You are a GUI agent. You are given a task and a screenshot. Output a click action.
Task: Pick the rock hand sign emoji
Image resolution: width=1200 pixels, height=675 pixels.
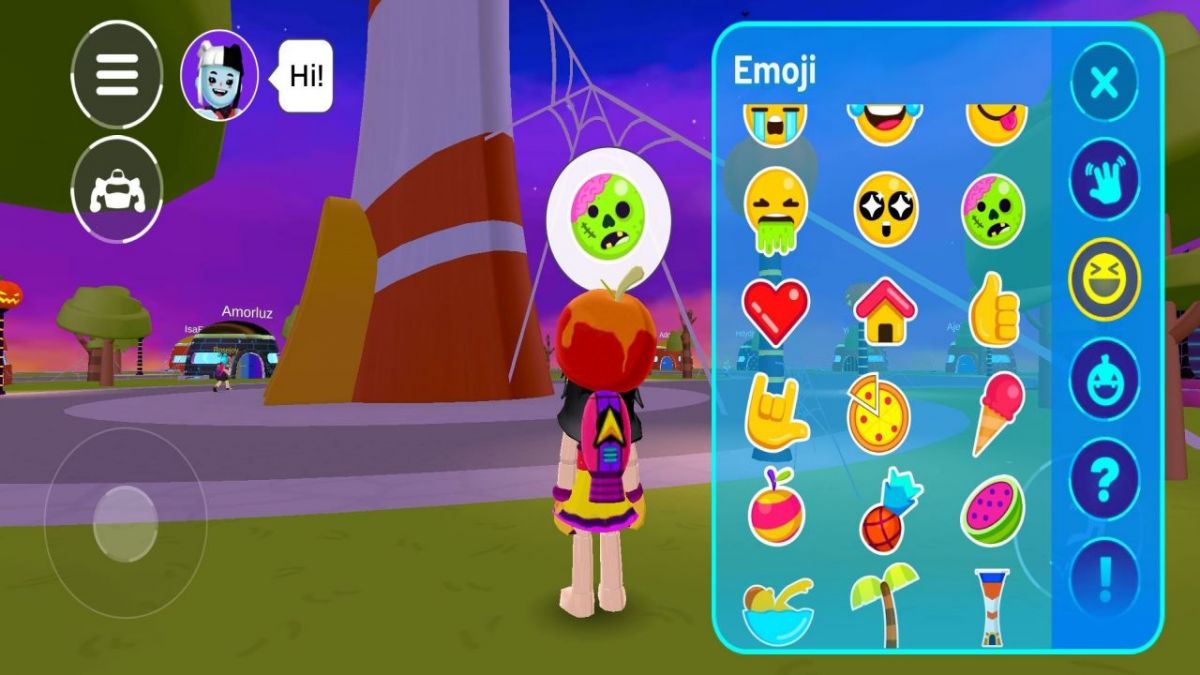click(x=775, y=412)
